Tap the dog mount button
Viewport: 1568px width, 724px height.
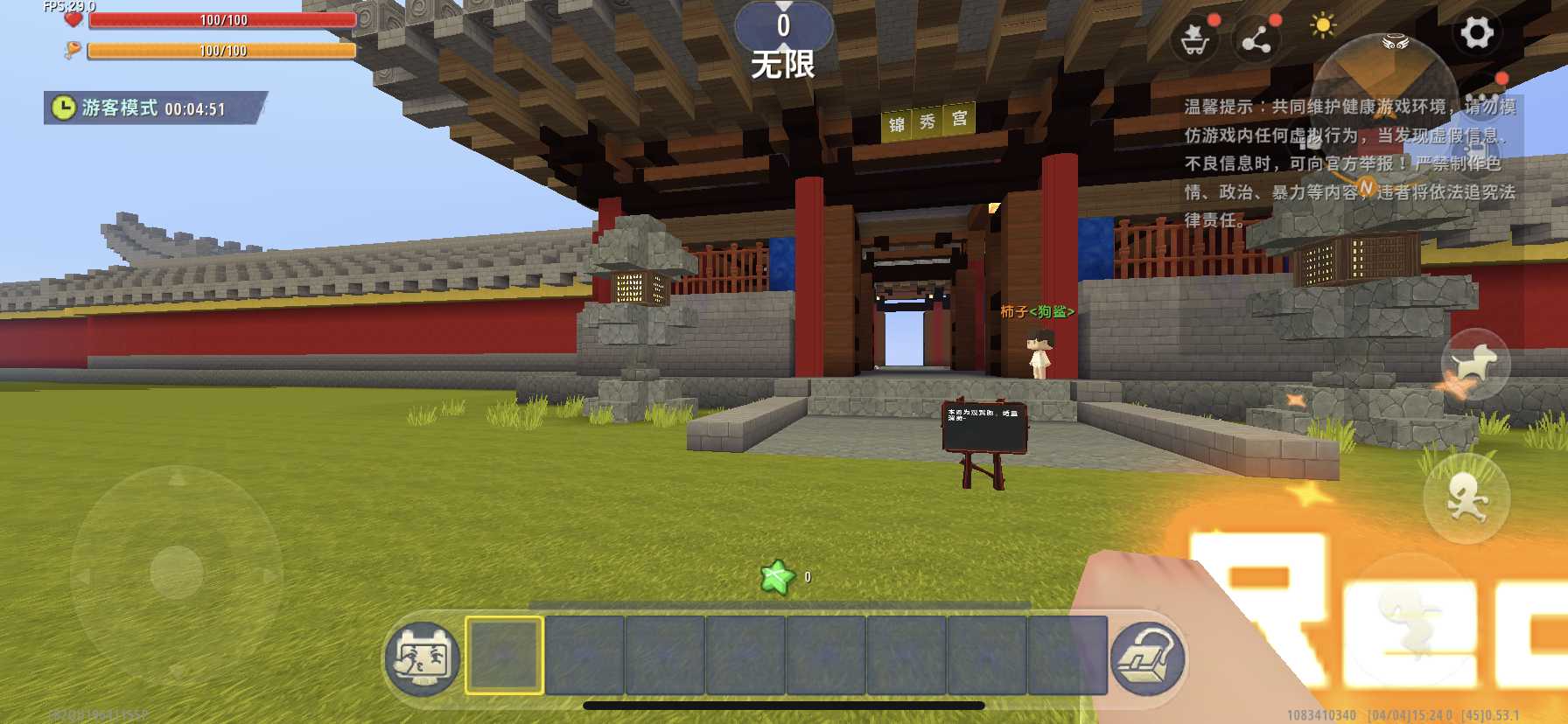tap(1475, 364)
